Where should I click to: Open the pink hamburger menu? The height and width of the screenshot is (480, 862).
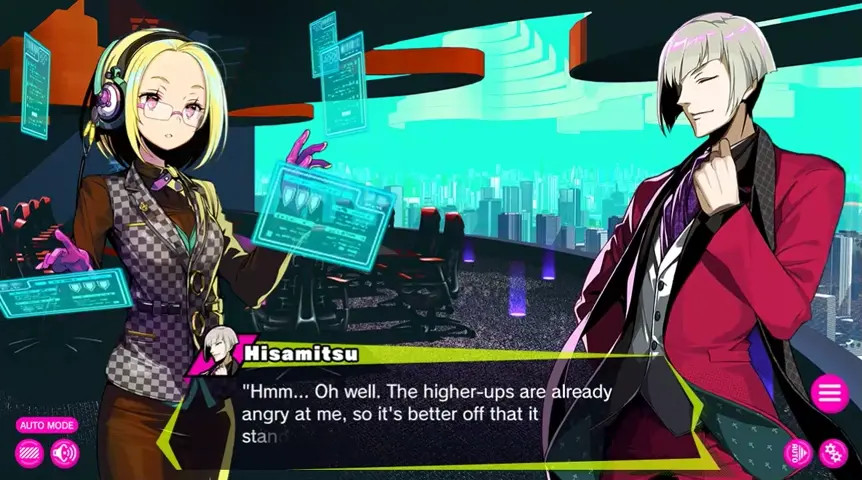point(829,393)
